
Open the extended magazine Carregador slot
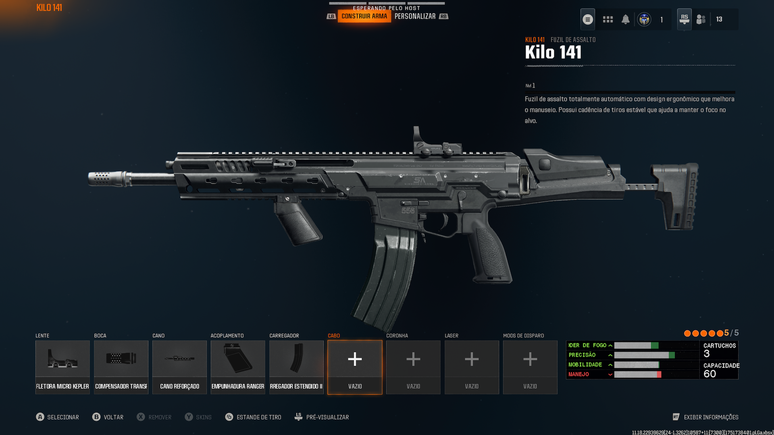pyautogui.click(x=296, y=366)
